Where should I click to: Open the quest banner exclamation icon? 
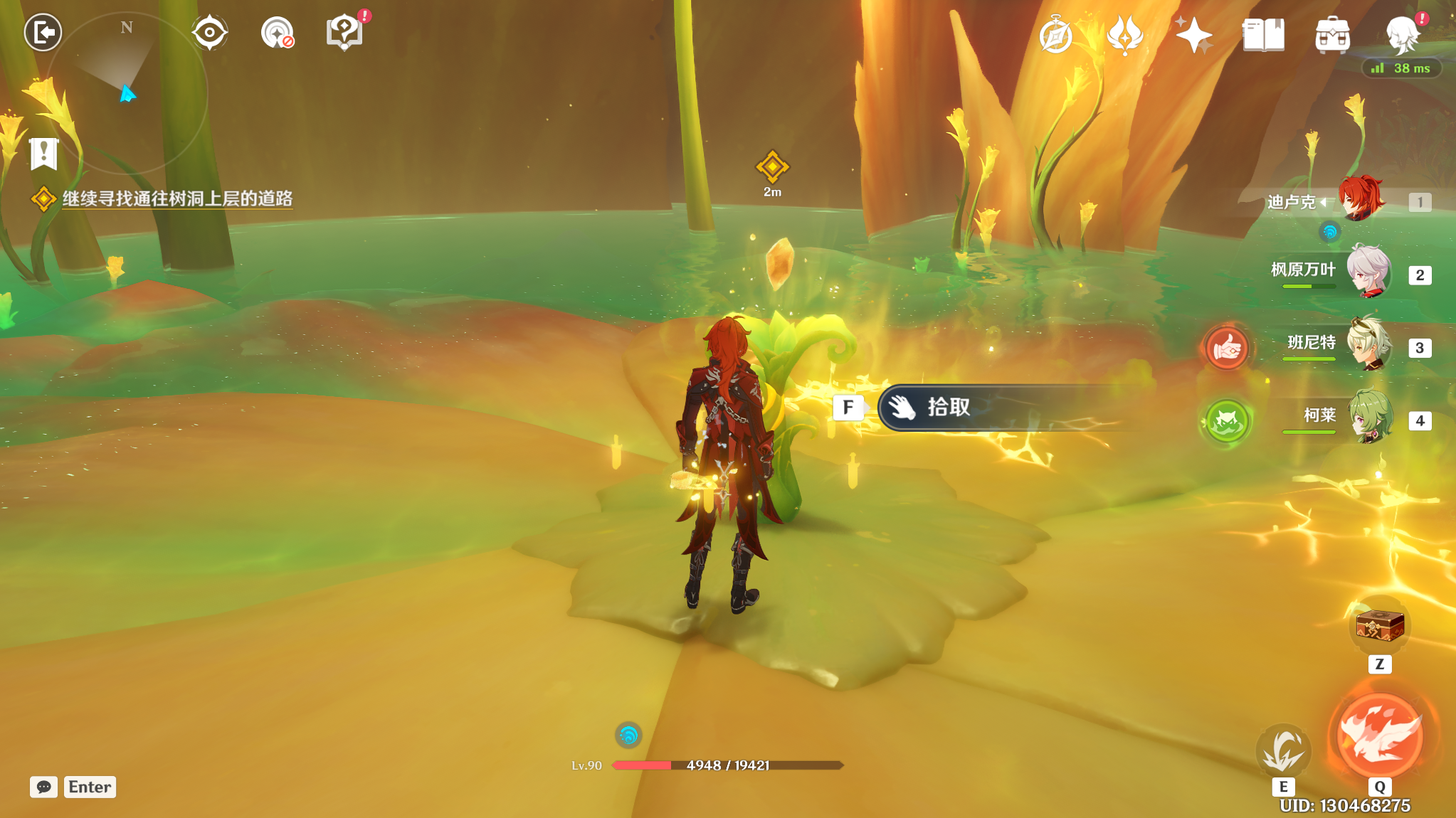[x=43, y=153]
